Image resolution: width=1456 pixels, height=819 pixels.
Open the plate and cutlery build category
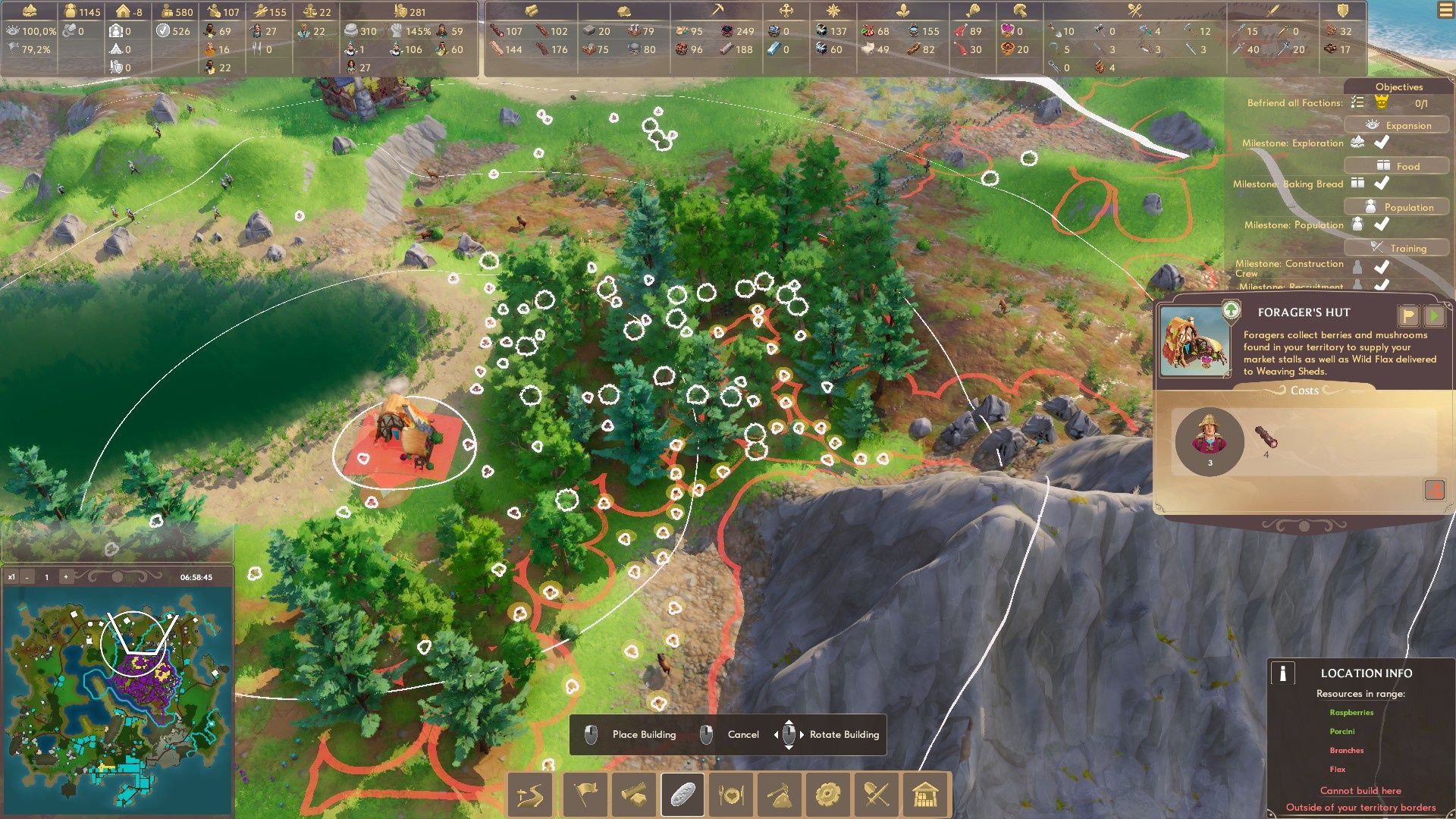point(731,795)
